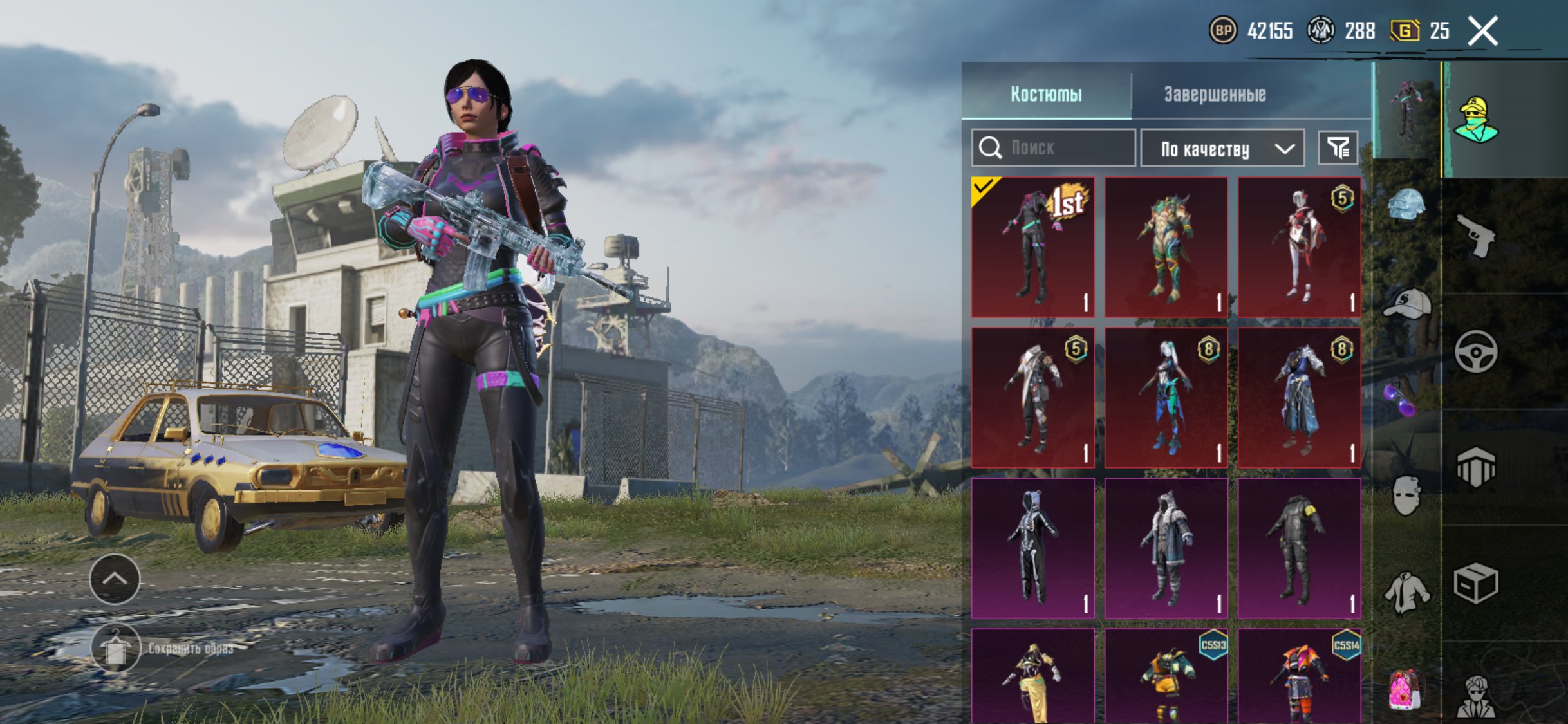1568x724 pixels.
Task: Select the grey fur-hooded coat costume
Action: (1166, 548)
